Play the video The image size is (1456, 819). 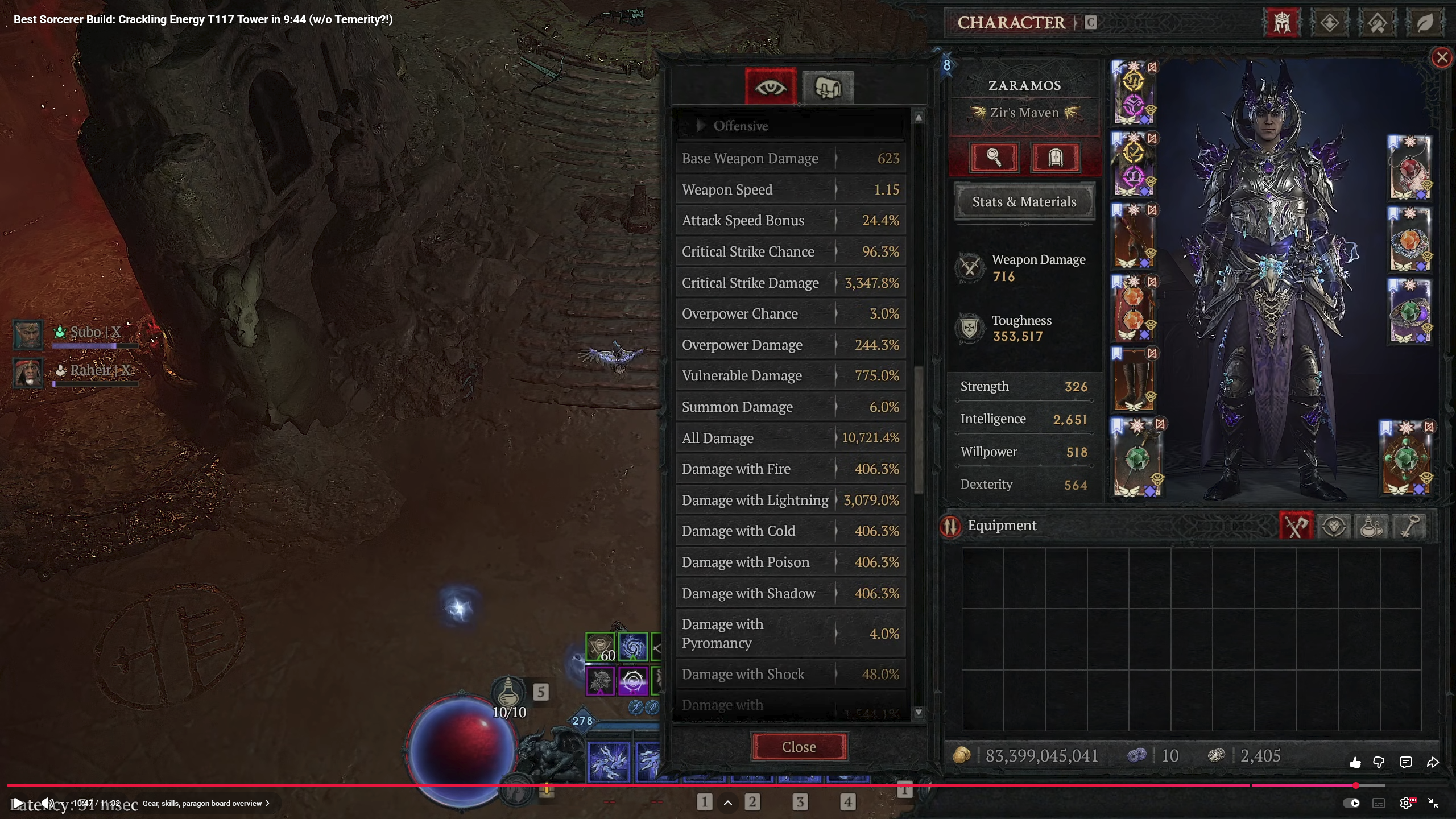[x=18, y=803]
